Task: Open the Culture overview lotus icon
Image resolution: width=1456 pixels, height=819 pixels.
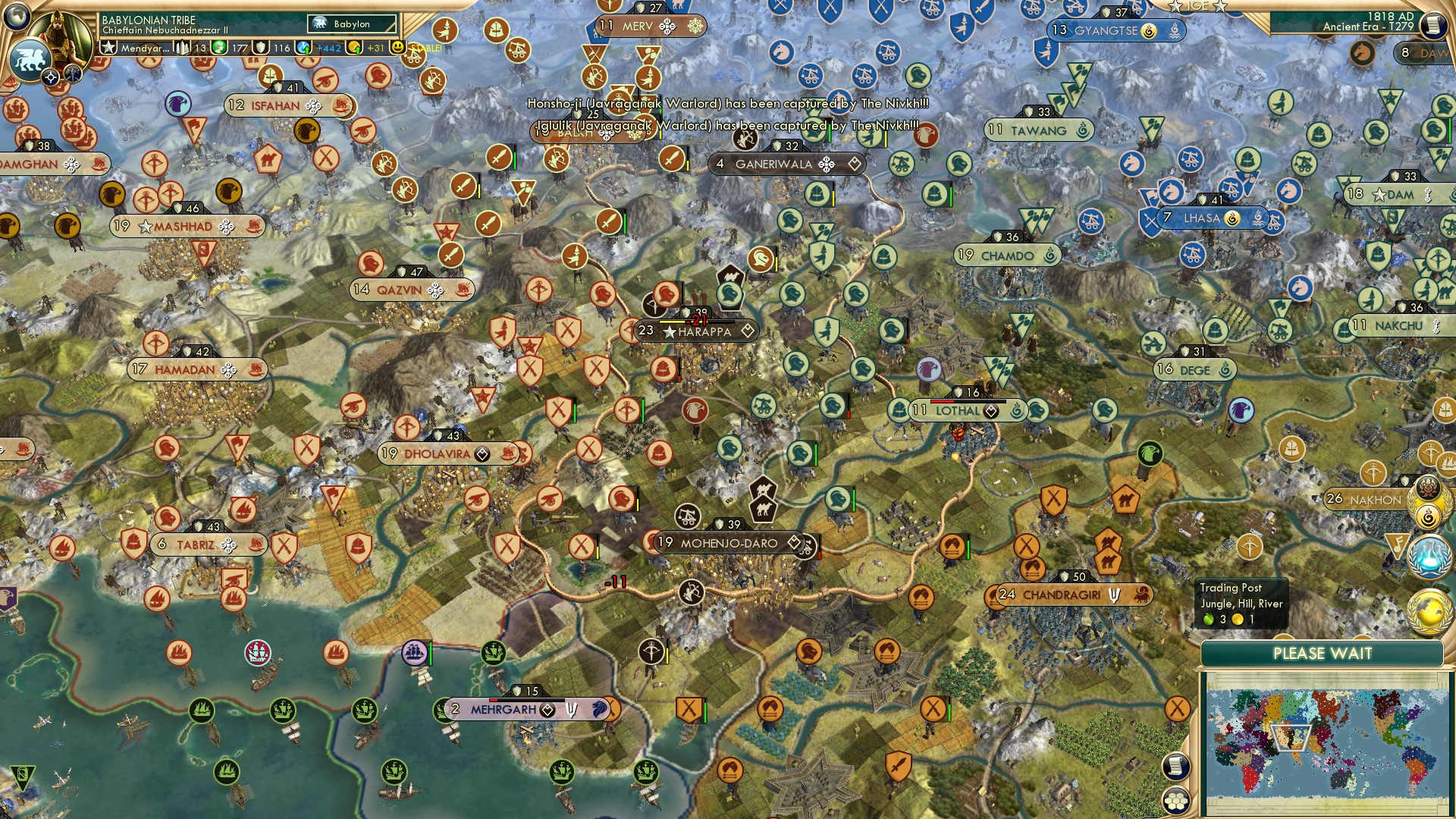Action: click(x=1429, y=487)
